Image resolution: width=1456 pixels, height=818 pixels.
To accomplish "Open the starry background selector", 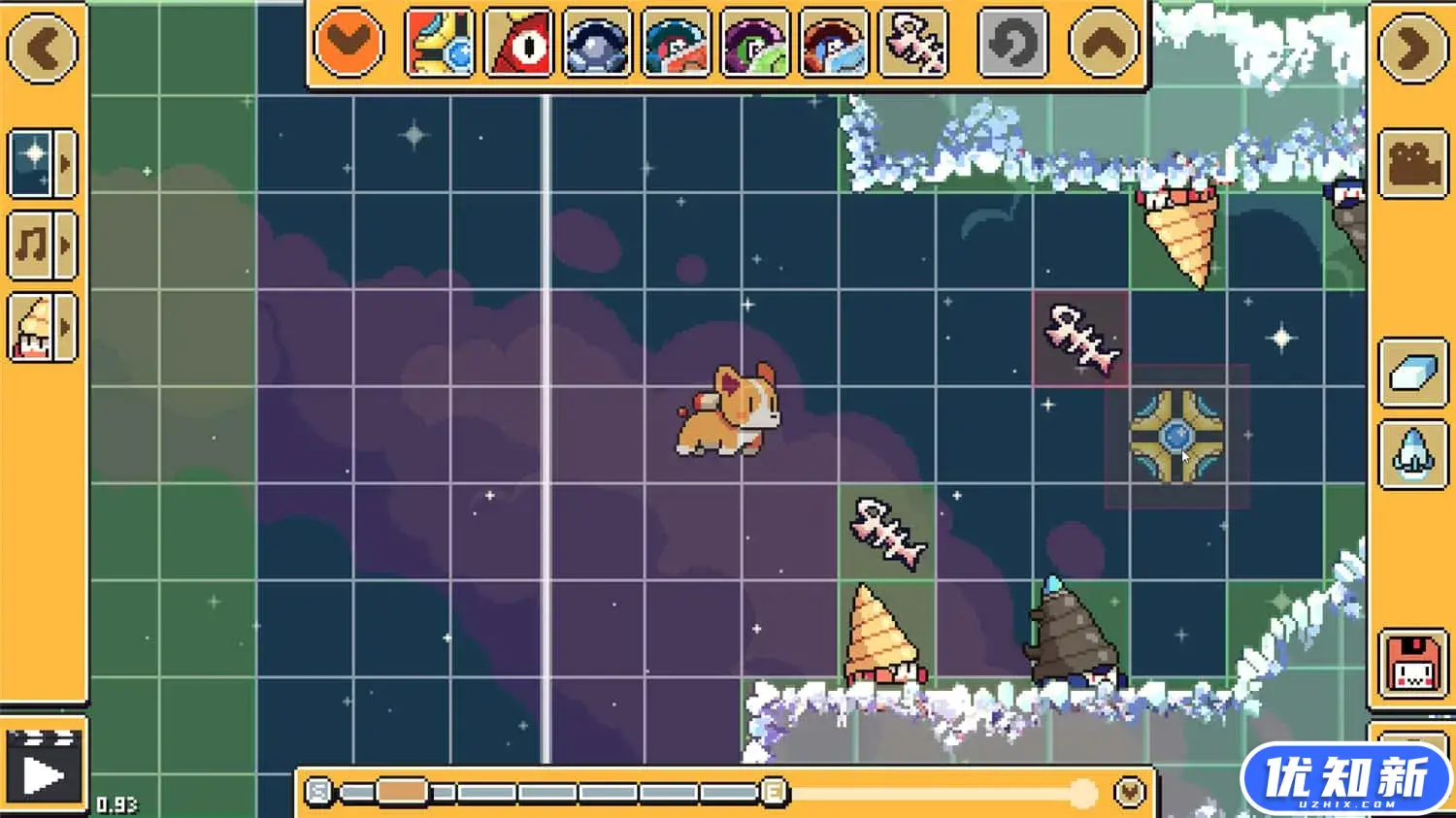I will pos(42,162).
